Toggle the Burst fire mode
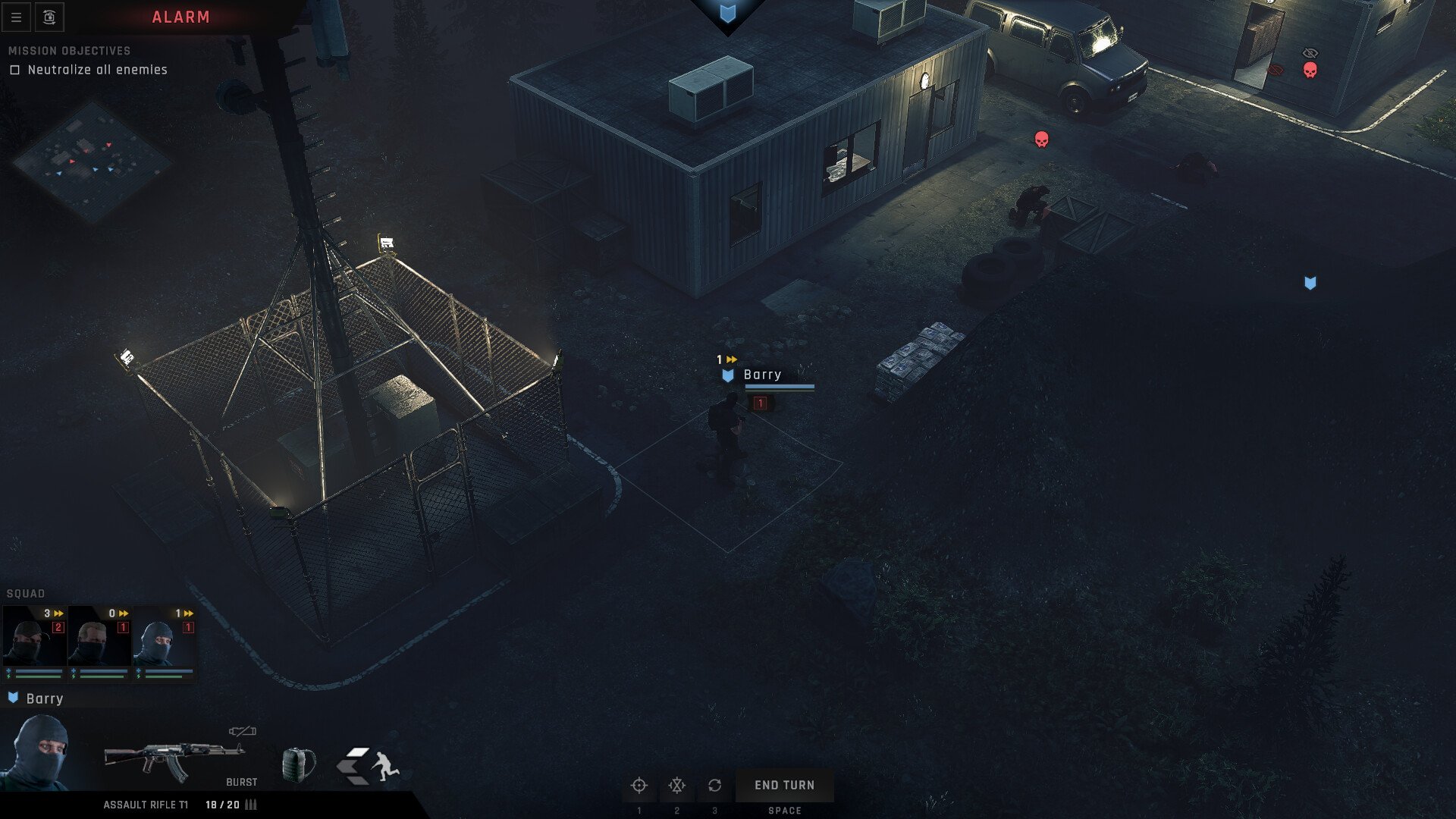This screenshot has width=1456, height=819. pyautogui.click(x=241, y=782)
